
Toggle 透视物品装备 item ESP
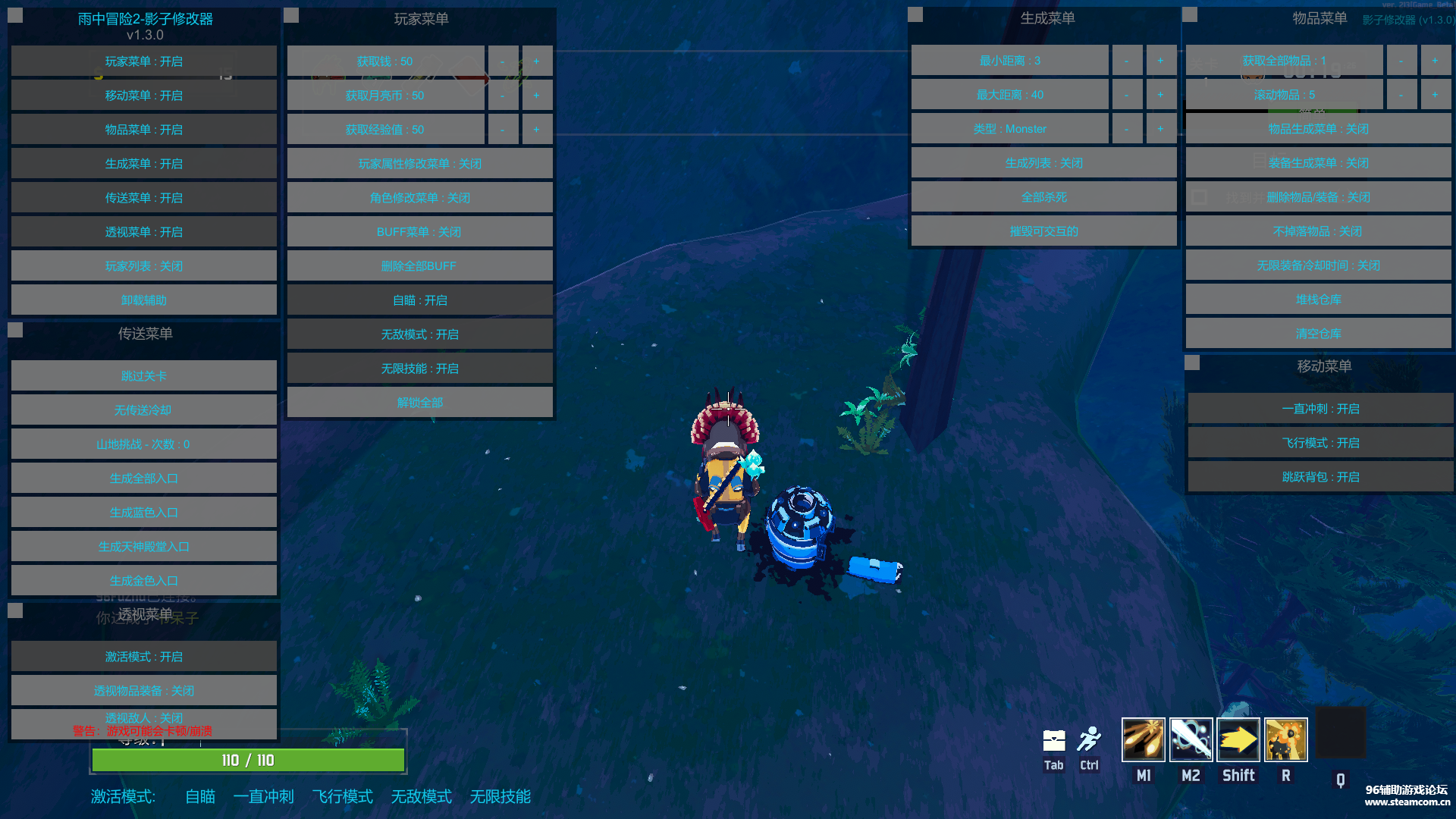(143, 691)
